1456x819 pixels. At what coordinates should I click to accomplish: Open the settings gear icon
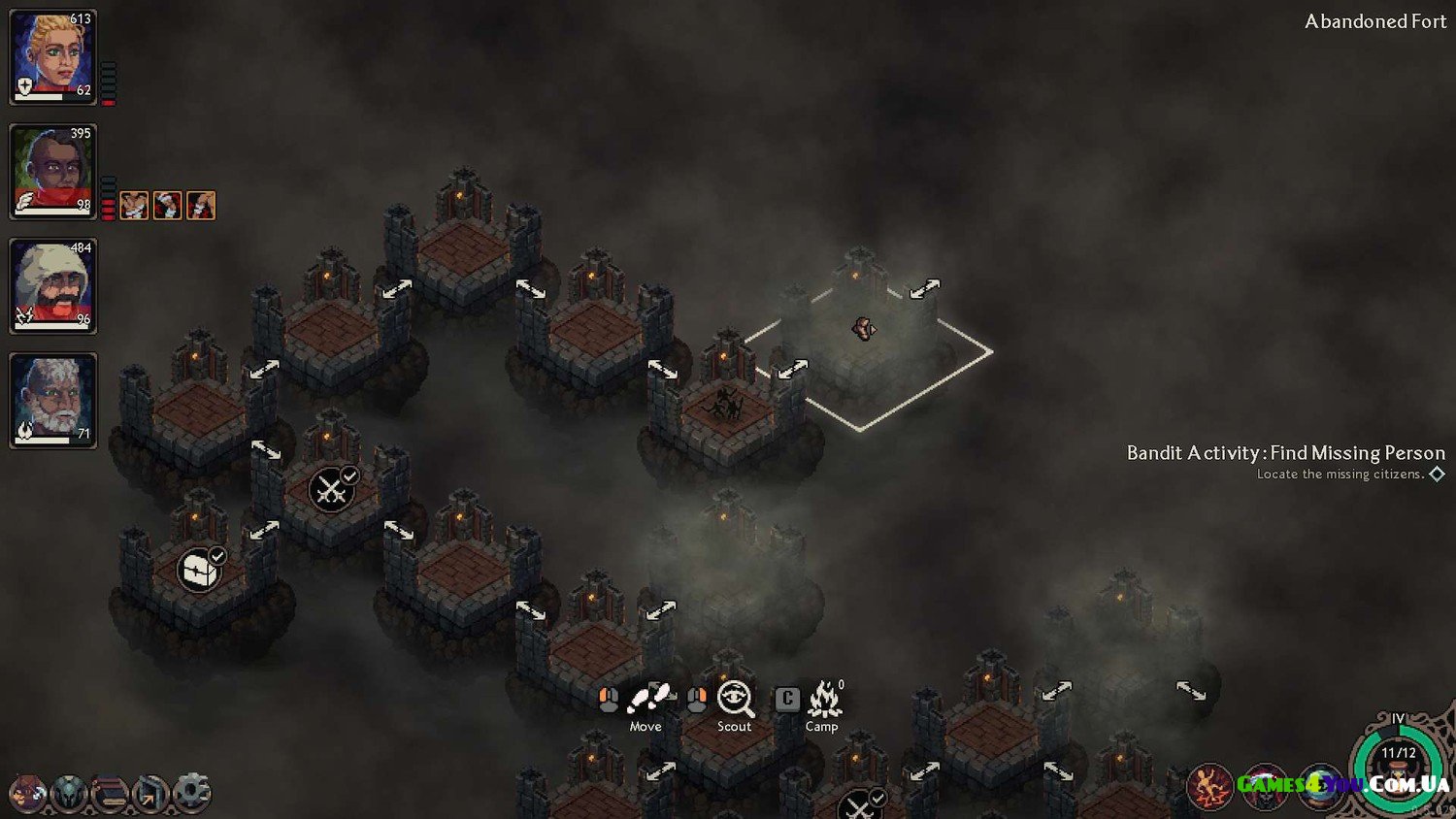pos(191,793)
